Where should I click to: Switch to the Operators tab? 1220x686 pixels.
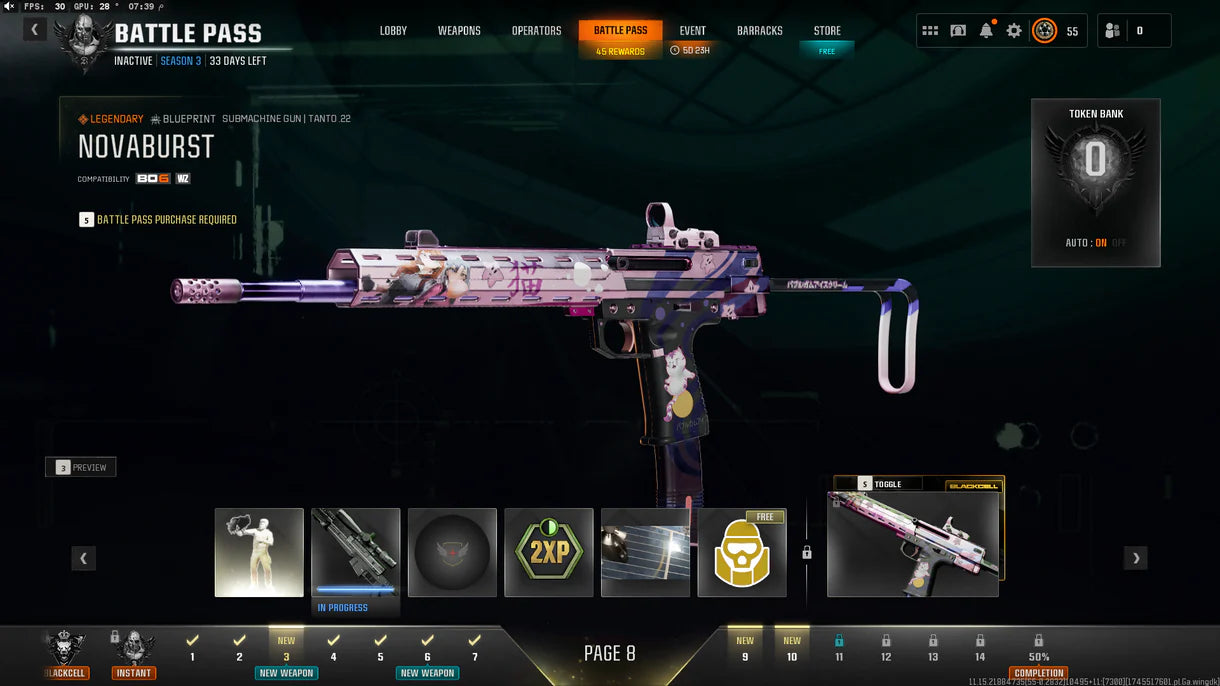click(536, 31)
